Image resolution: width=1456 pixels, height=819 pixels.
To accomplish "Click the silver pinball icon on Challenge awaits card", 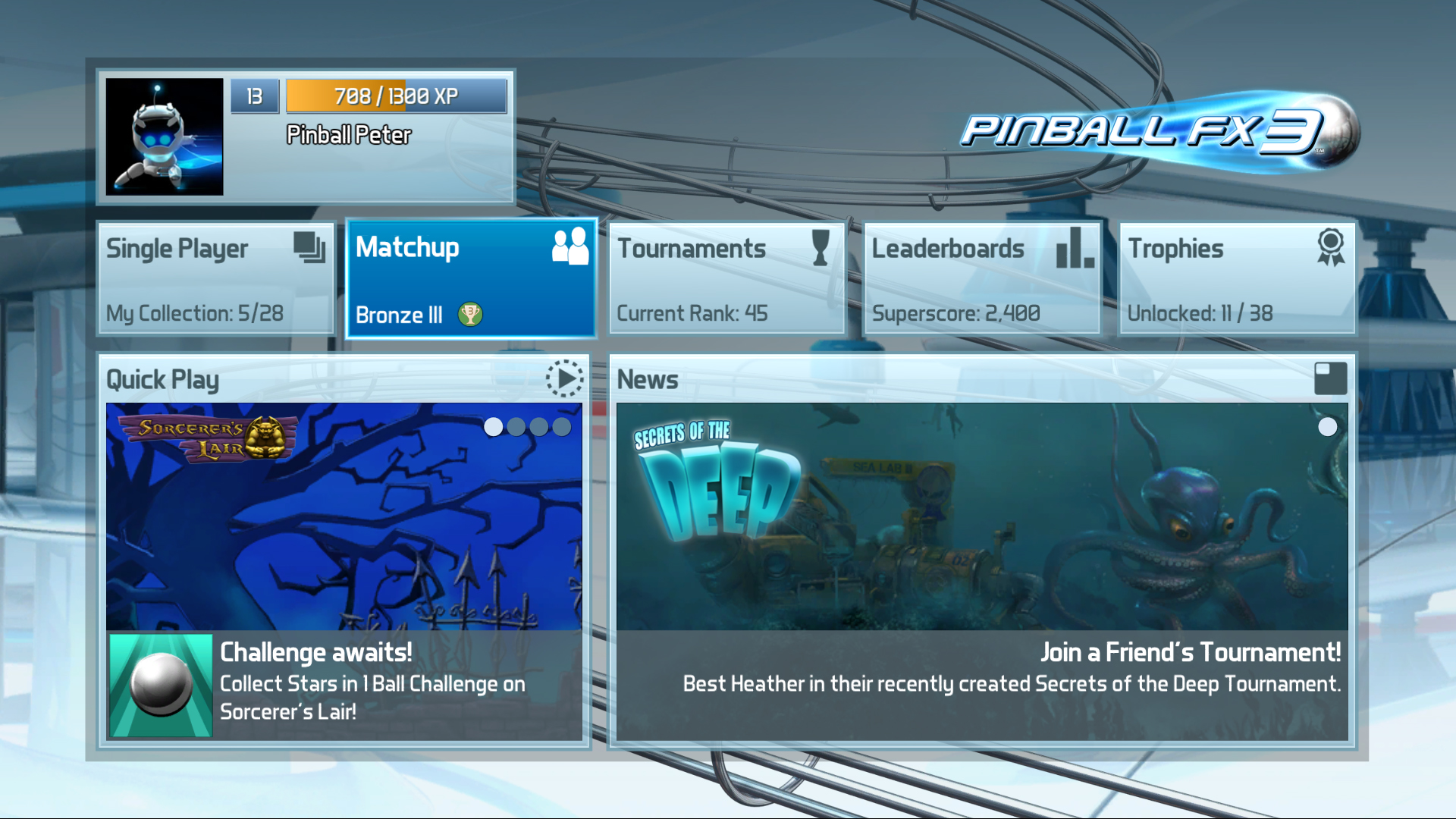I will coord(162,685).
